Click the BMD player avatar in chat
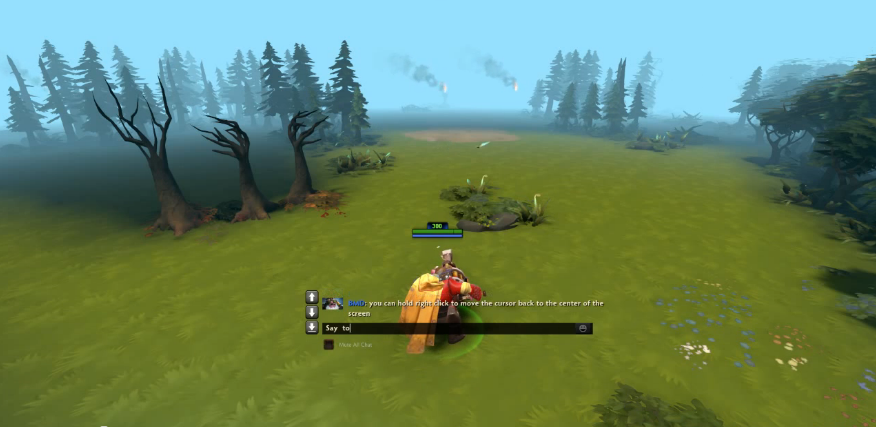 (333, 303)
